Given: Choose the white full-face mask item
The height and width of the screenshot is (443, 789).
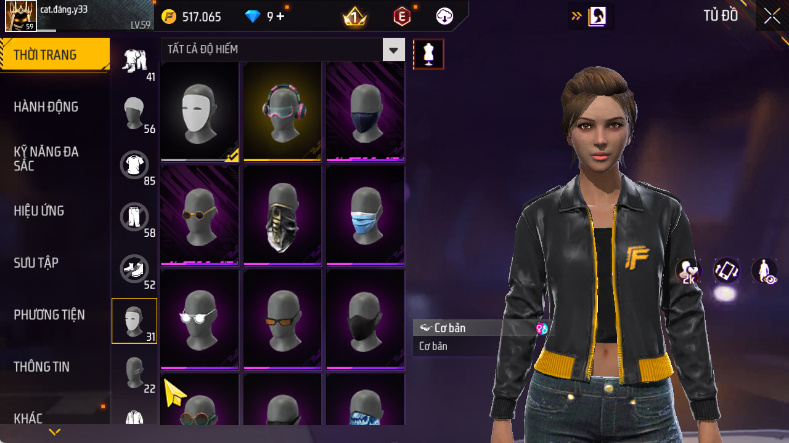Looking at the screenshot, I should 199,110.
